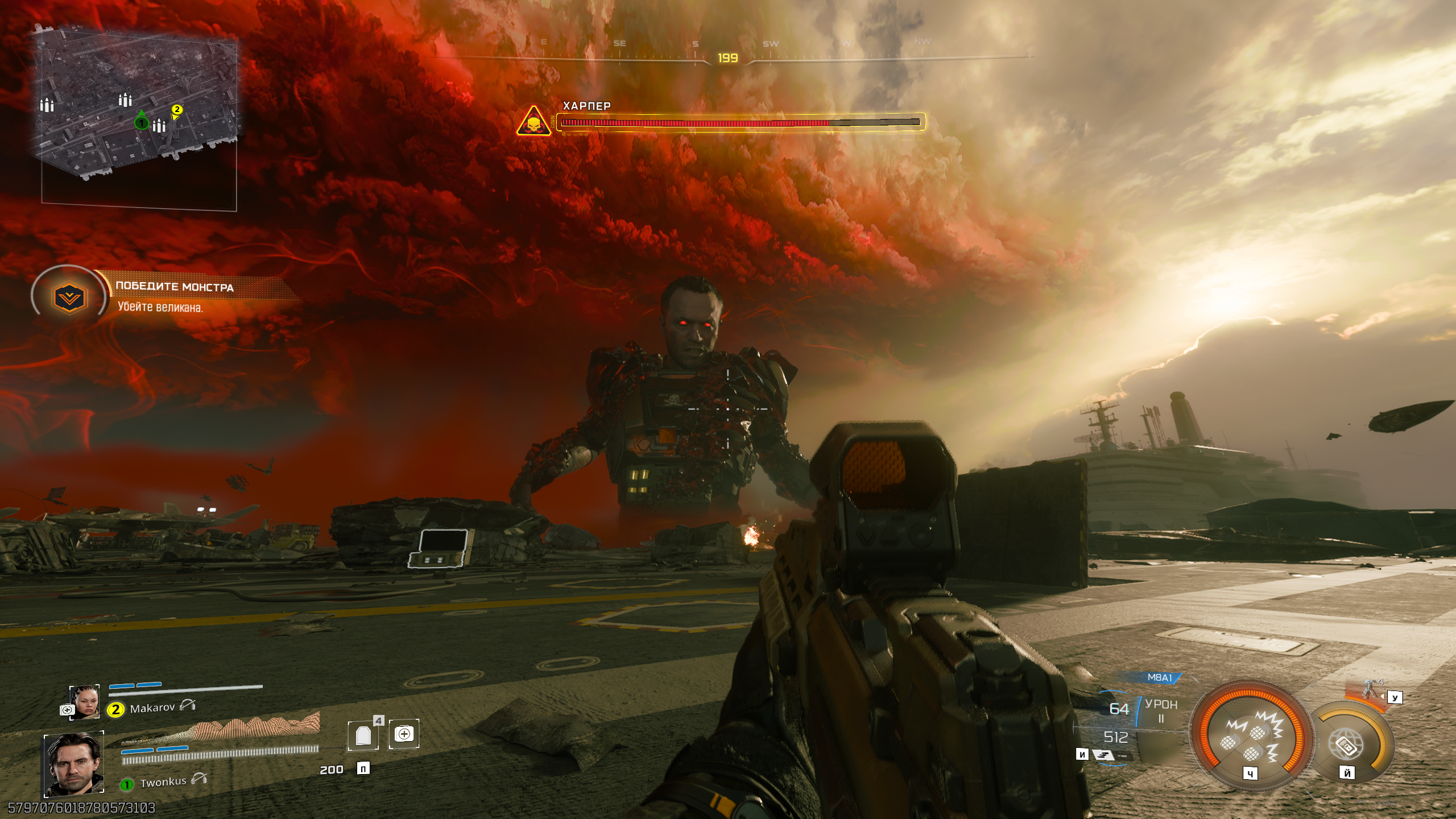This screenshot has height=819, width=1456.
Task: Use the medkit slot
Action: coord(404,734)
